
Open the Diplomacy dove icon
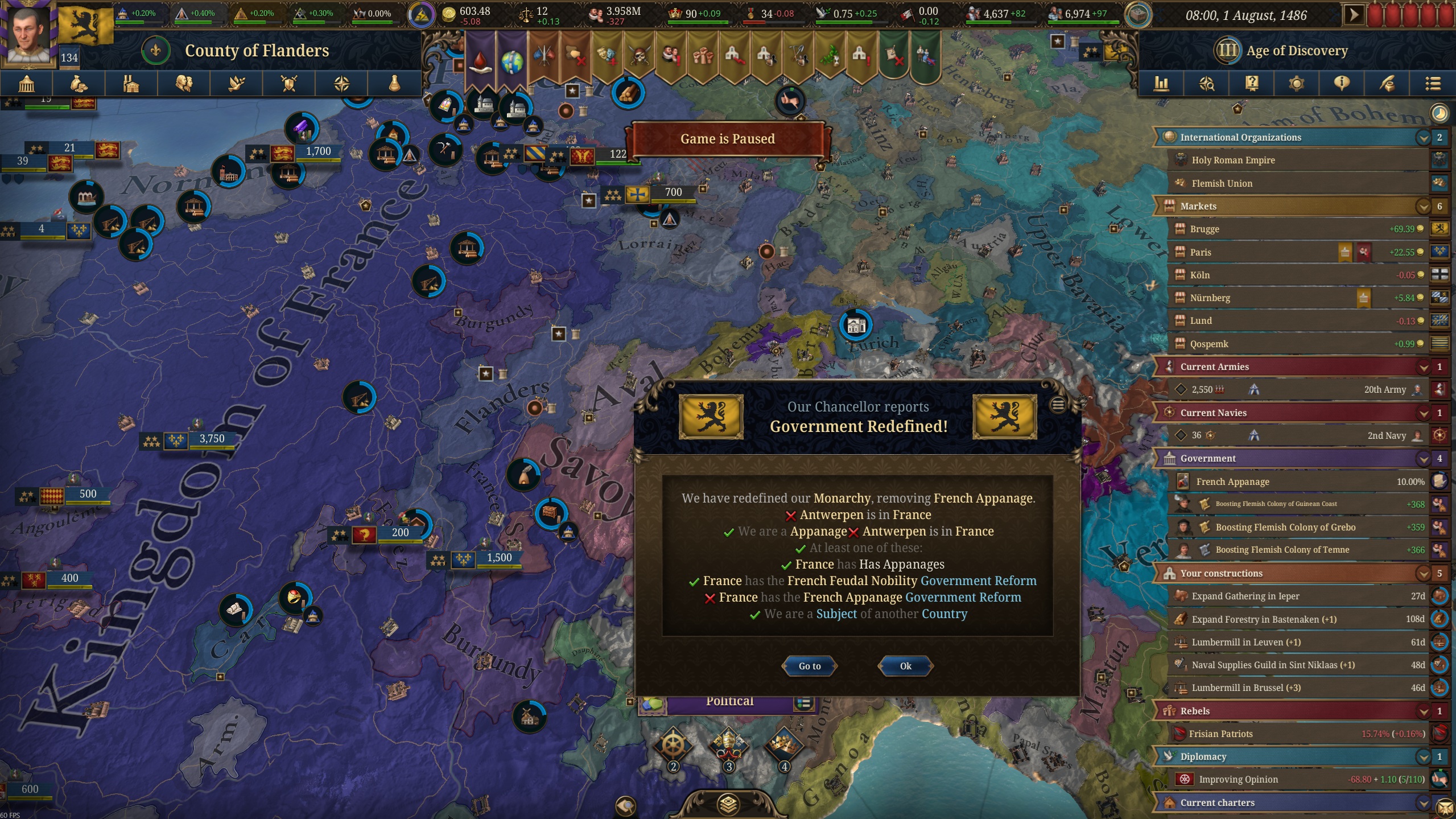pyautogui.click(x=236, y=83)
